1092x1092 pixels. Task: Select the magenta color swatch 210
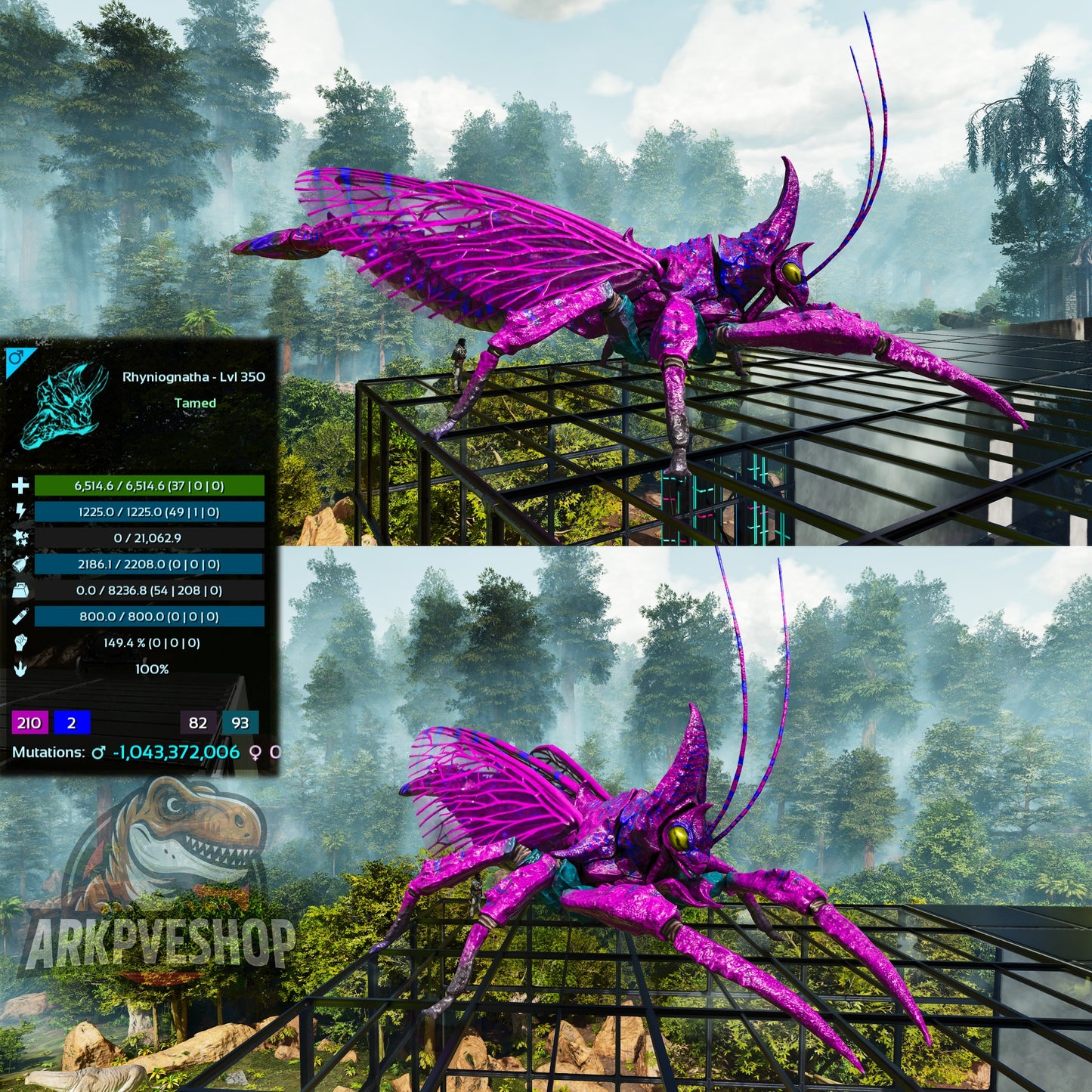pos(29,722)
